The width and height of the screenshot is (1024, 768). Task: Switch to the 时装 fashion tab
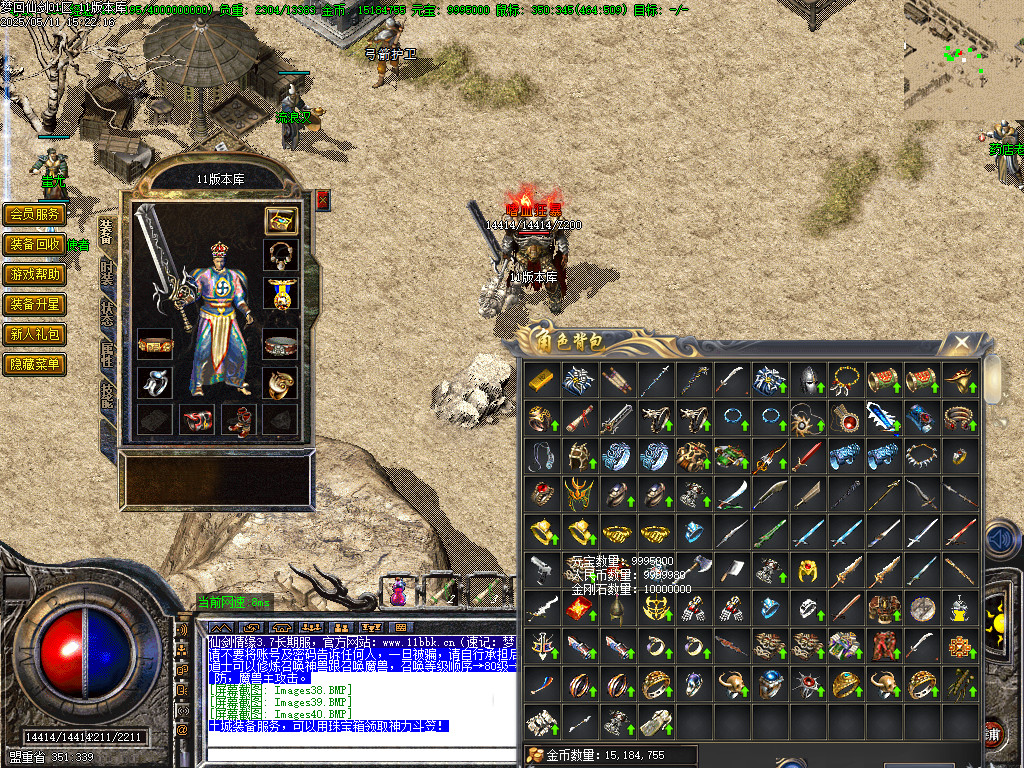click(x=107, y=273)
